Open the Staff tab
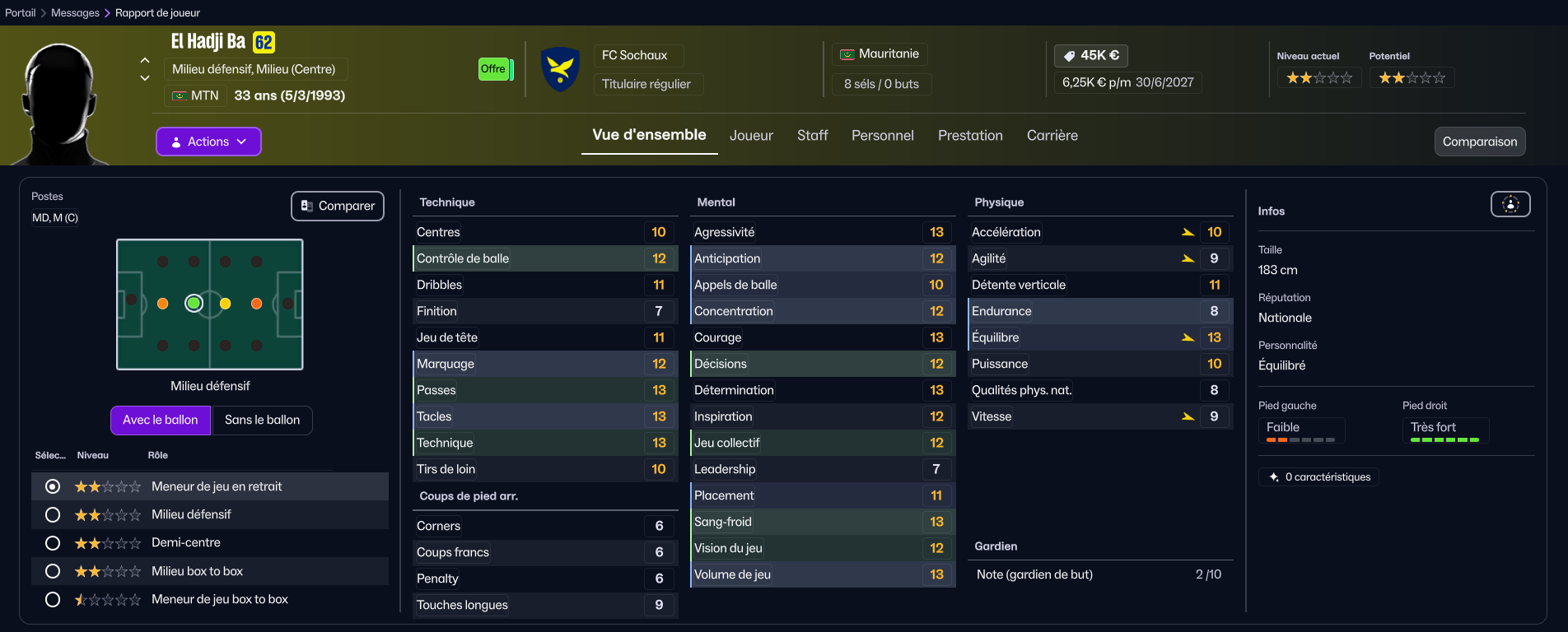 click(x=812, y=136)
